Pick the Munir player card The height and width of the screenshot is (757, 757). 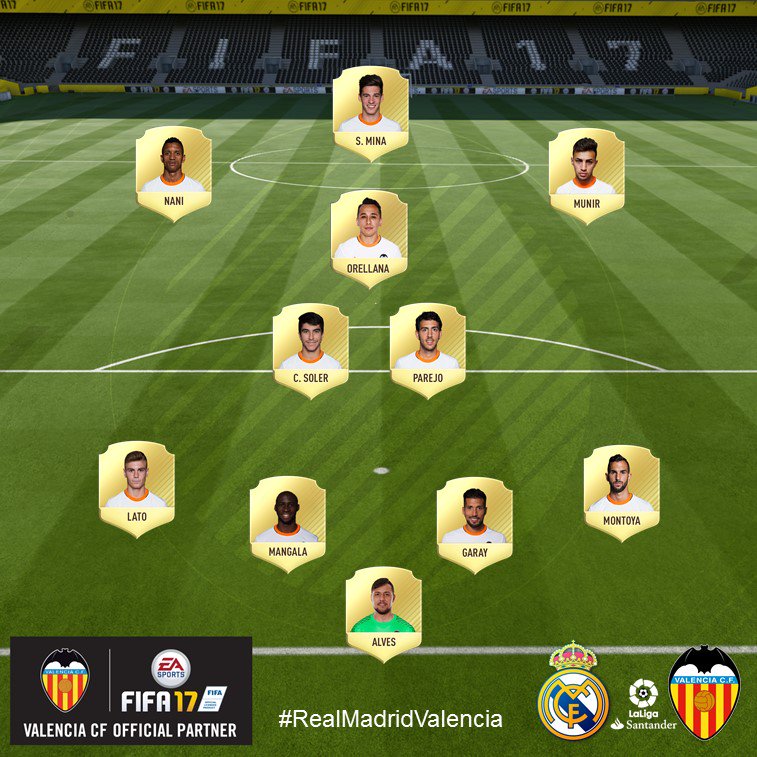click(586, 174)
